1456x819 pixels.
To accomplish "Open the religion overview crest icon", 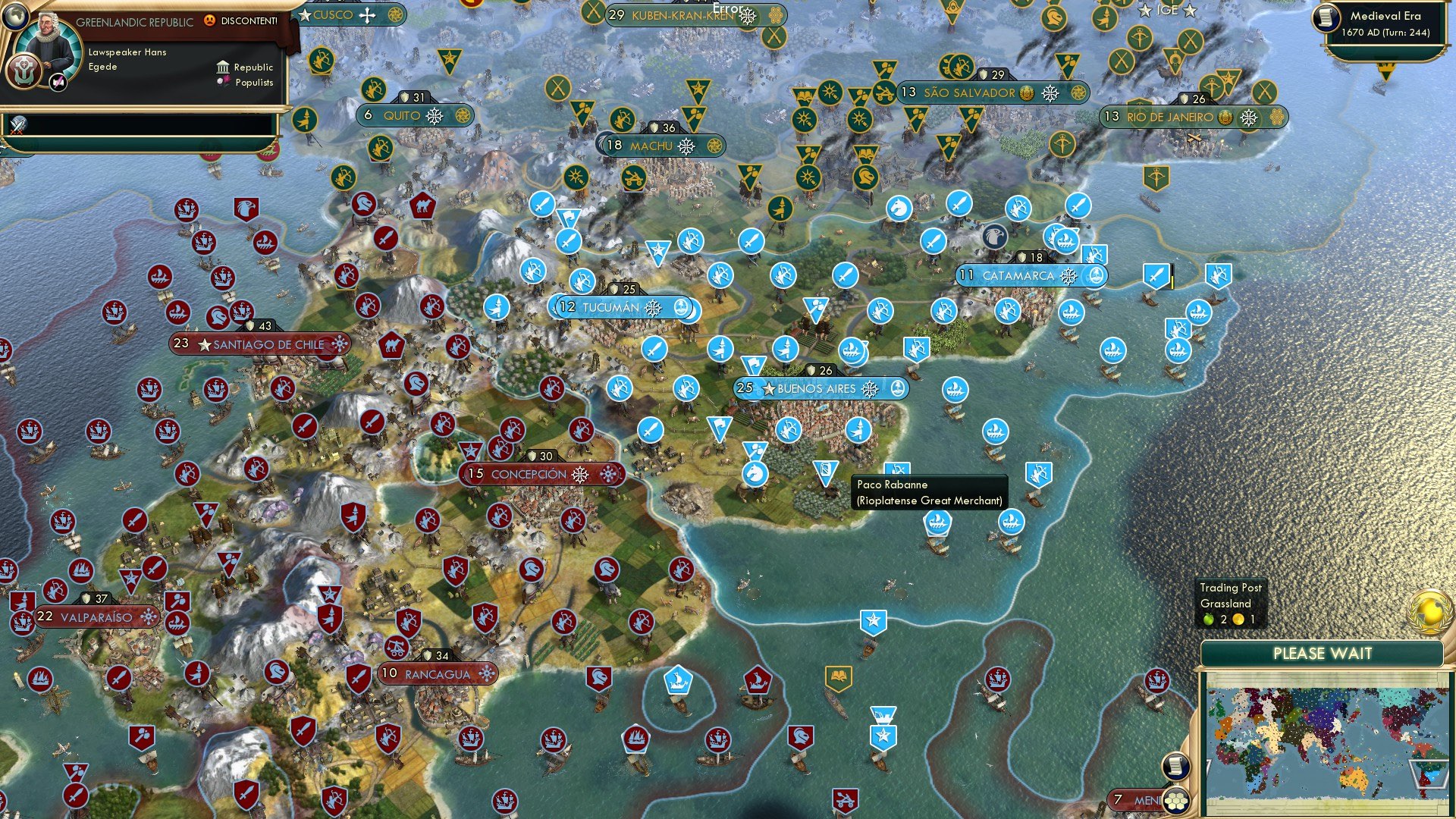I will 24,71.
